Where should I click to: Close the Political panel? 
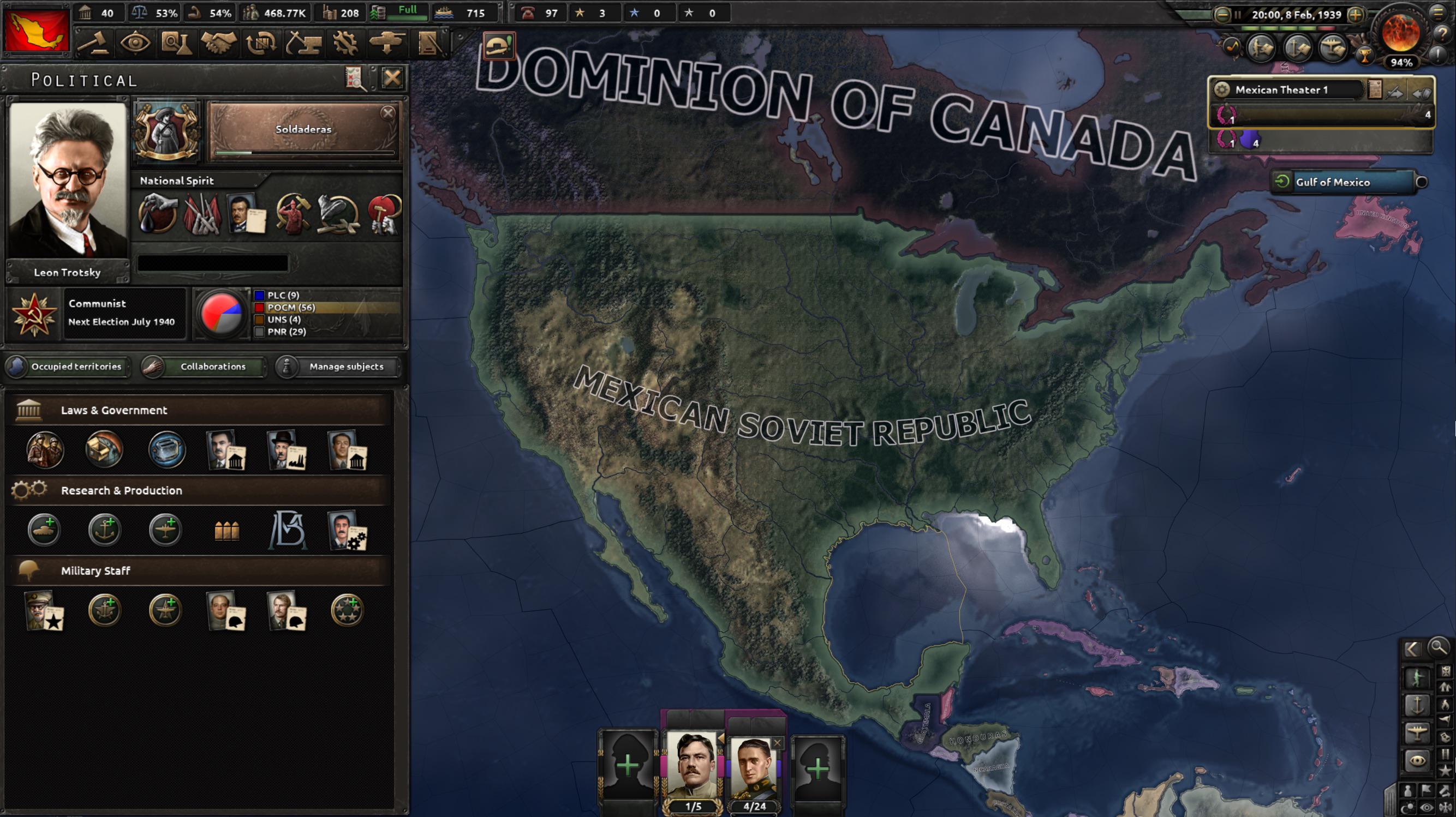pos(392,77)
